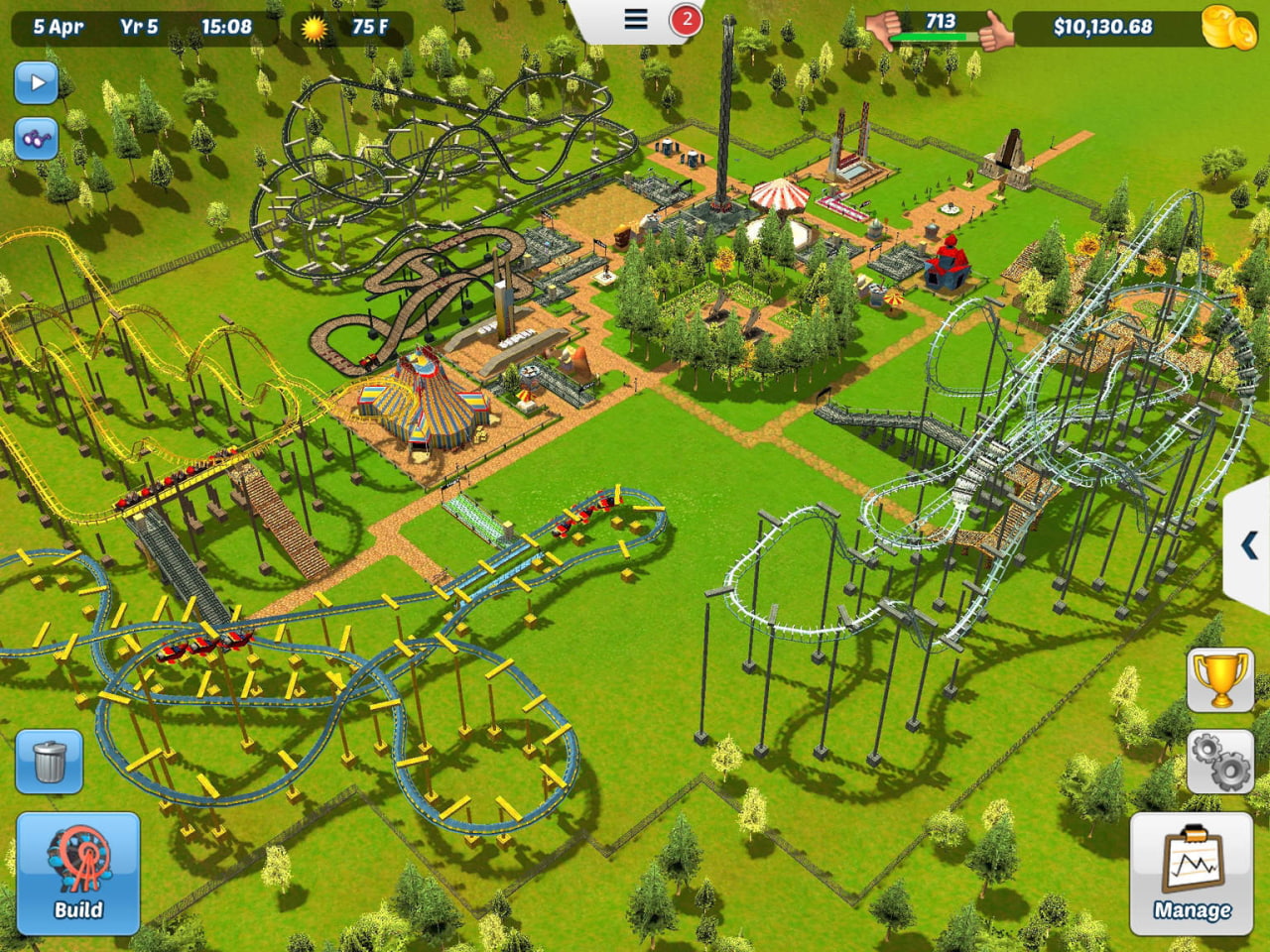Check the park rating thumbs indicator

tap(939, 28)
